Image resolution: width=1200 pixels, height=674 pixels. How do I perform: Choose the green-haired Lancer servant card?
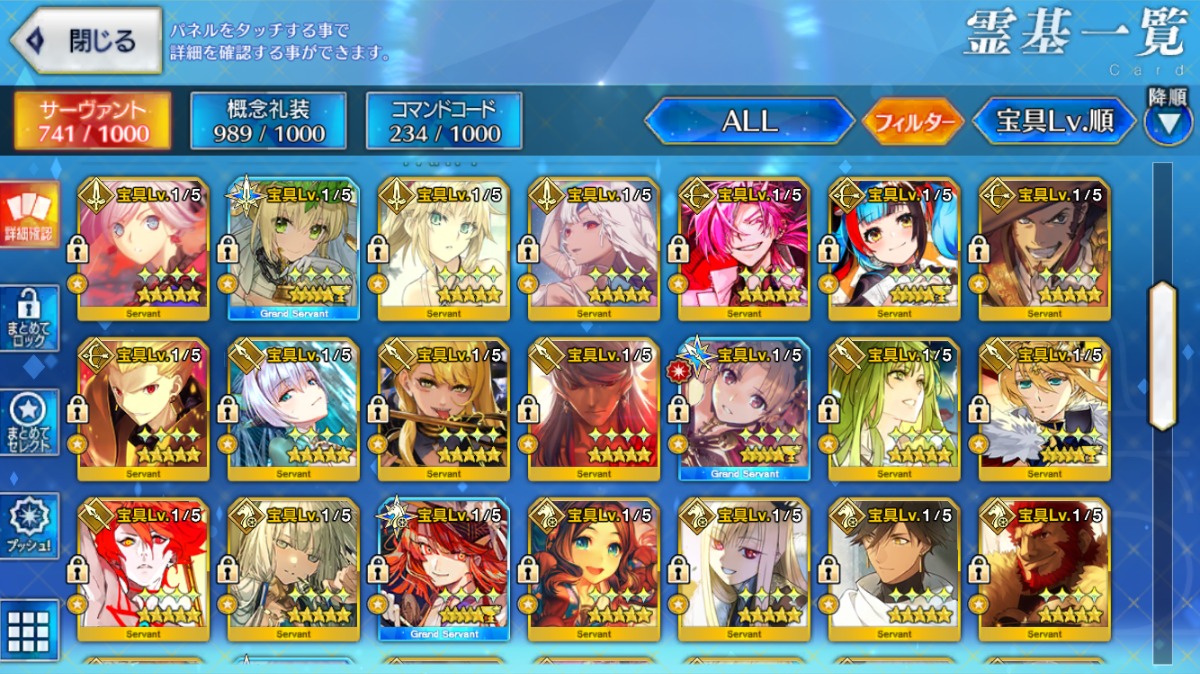(x=894, y=408)
